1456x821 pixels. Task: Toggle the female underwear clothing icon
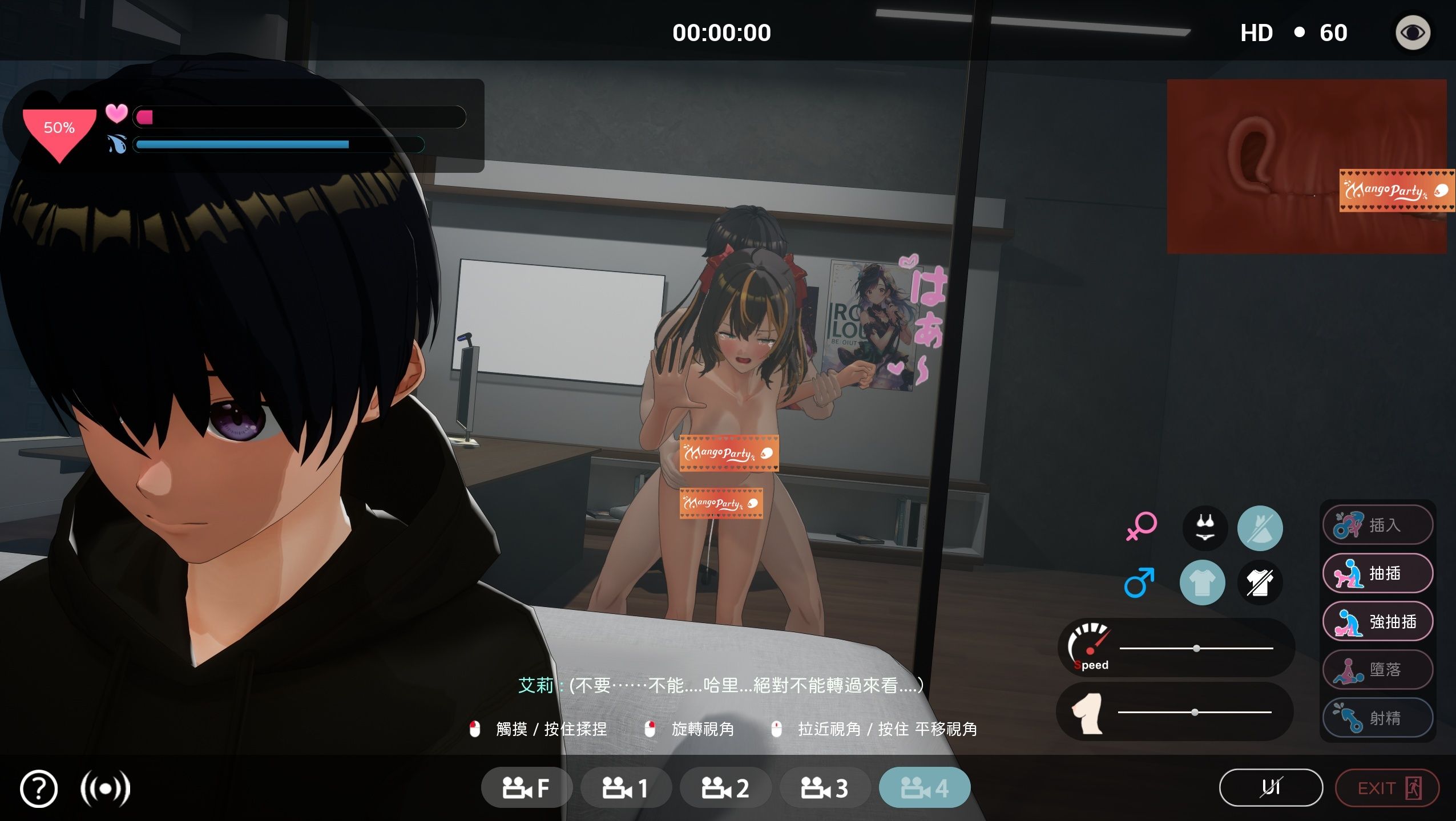1204,528
